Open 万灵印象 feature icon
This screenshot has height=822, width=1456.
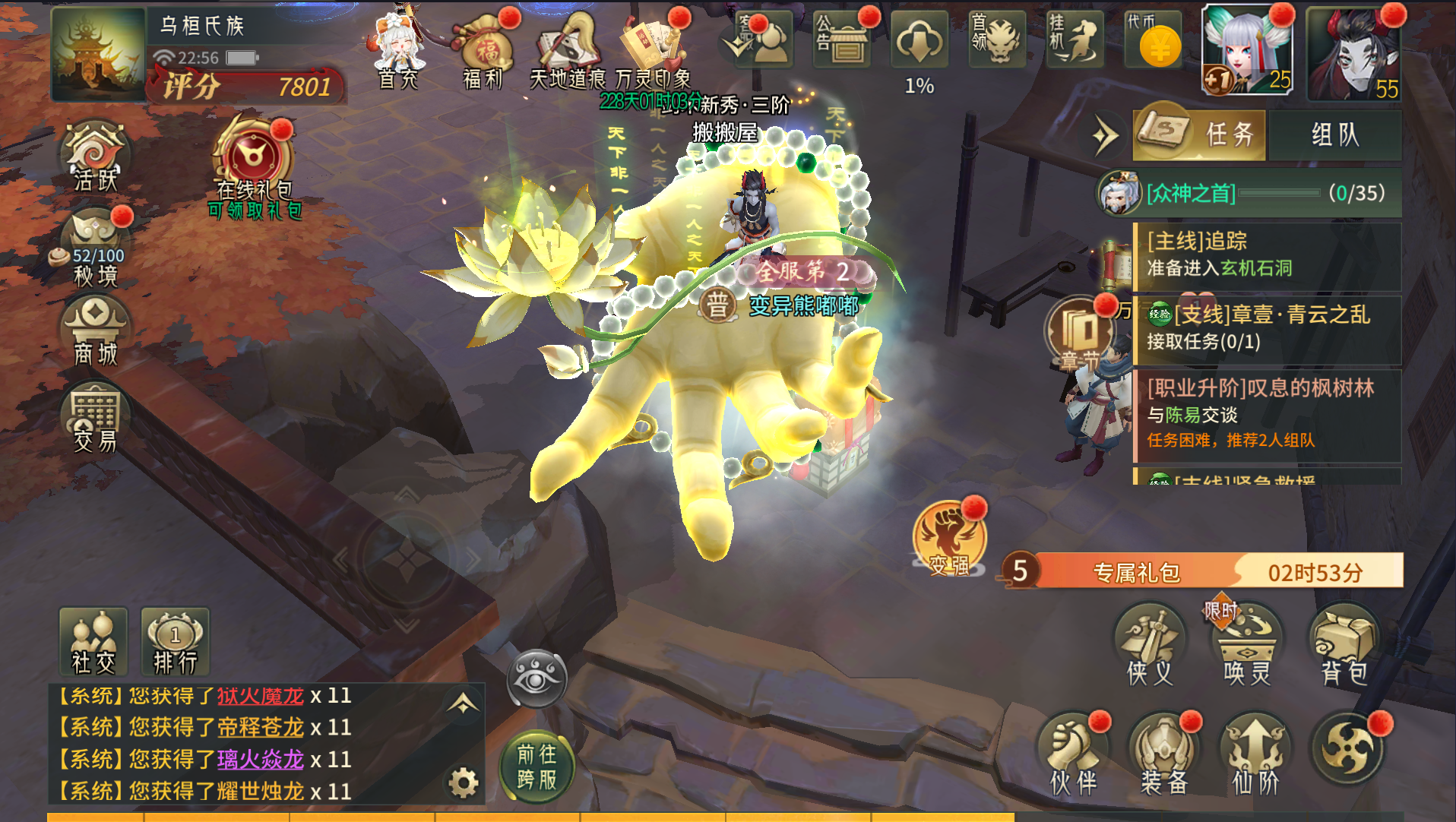click(653, 49)
